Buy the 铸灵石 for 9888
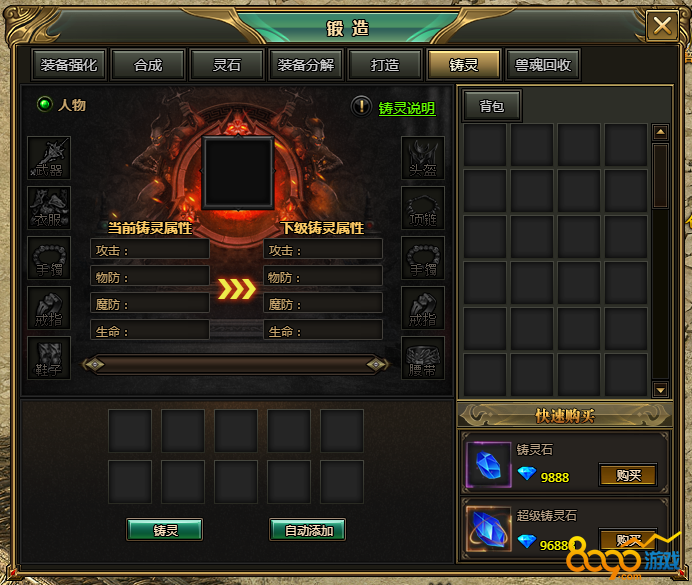 [x=628, y=475]
